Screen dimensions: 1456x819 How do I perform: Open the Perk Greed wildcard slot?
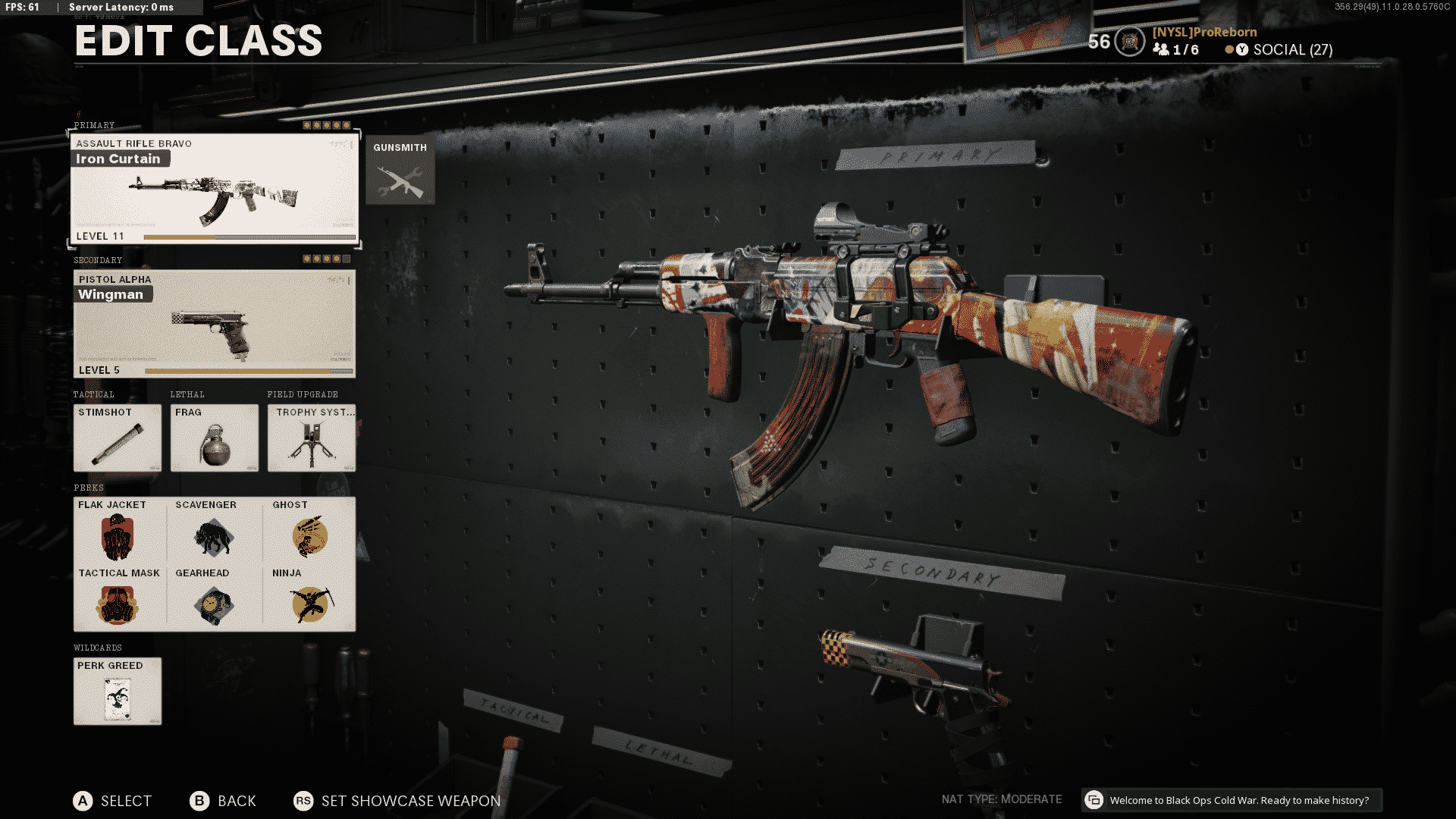pos(118,691)
